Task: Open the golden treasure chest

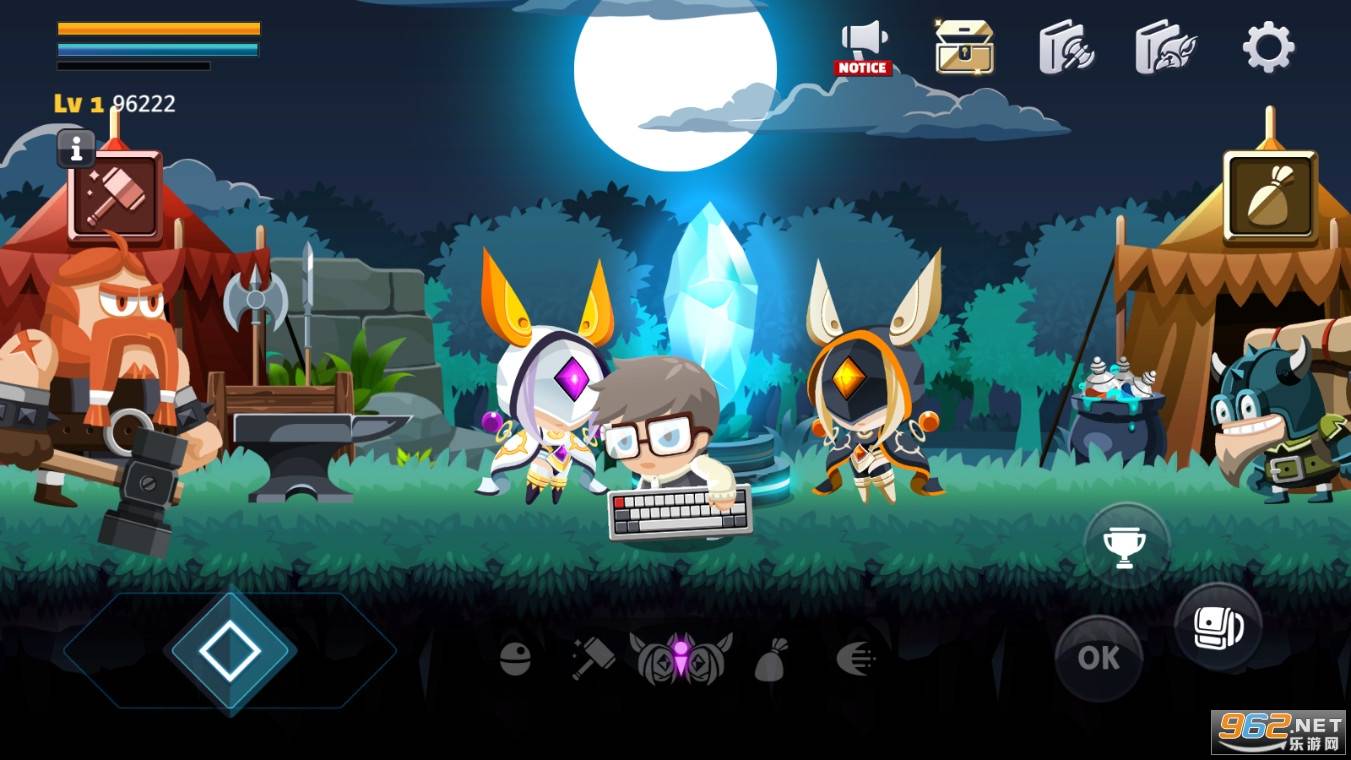Action: pos(964,47)
